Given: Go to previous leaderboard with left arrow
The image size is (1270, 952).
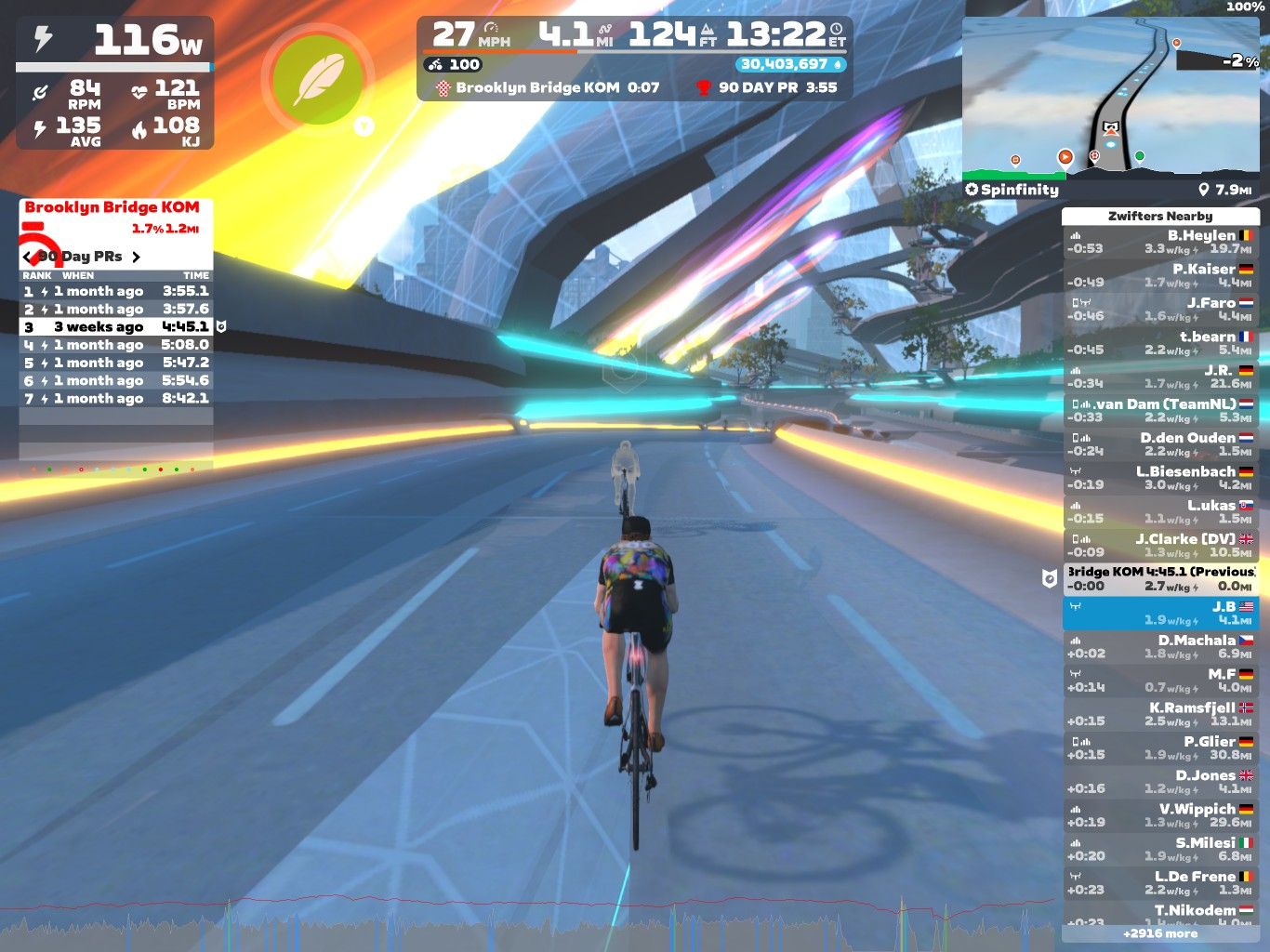Looking at the screenshot, I should [27, 257].
